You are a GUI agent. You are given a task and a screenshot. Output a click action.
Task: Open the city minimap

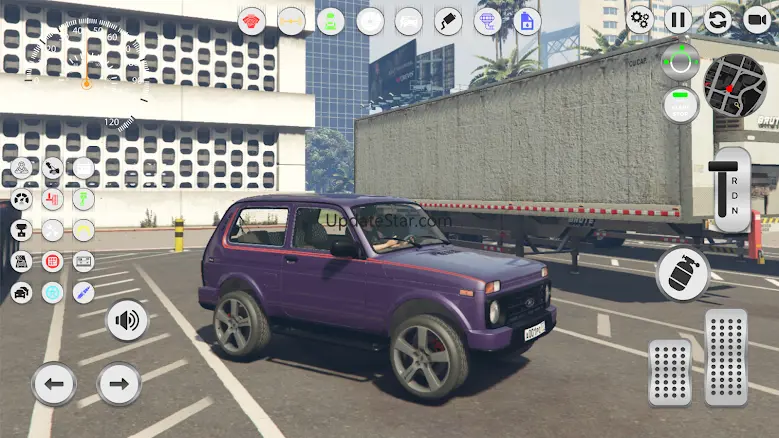point(735,85)
